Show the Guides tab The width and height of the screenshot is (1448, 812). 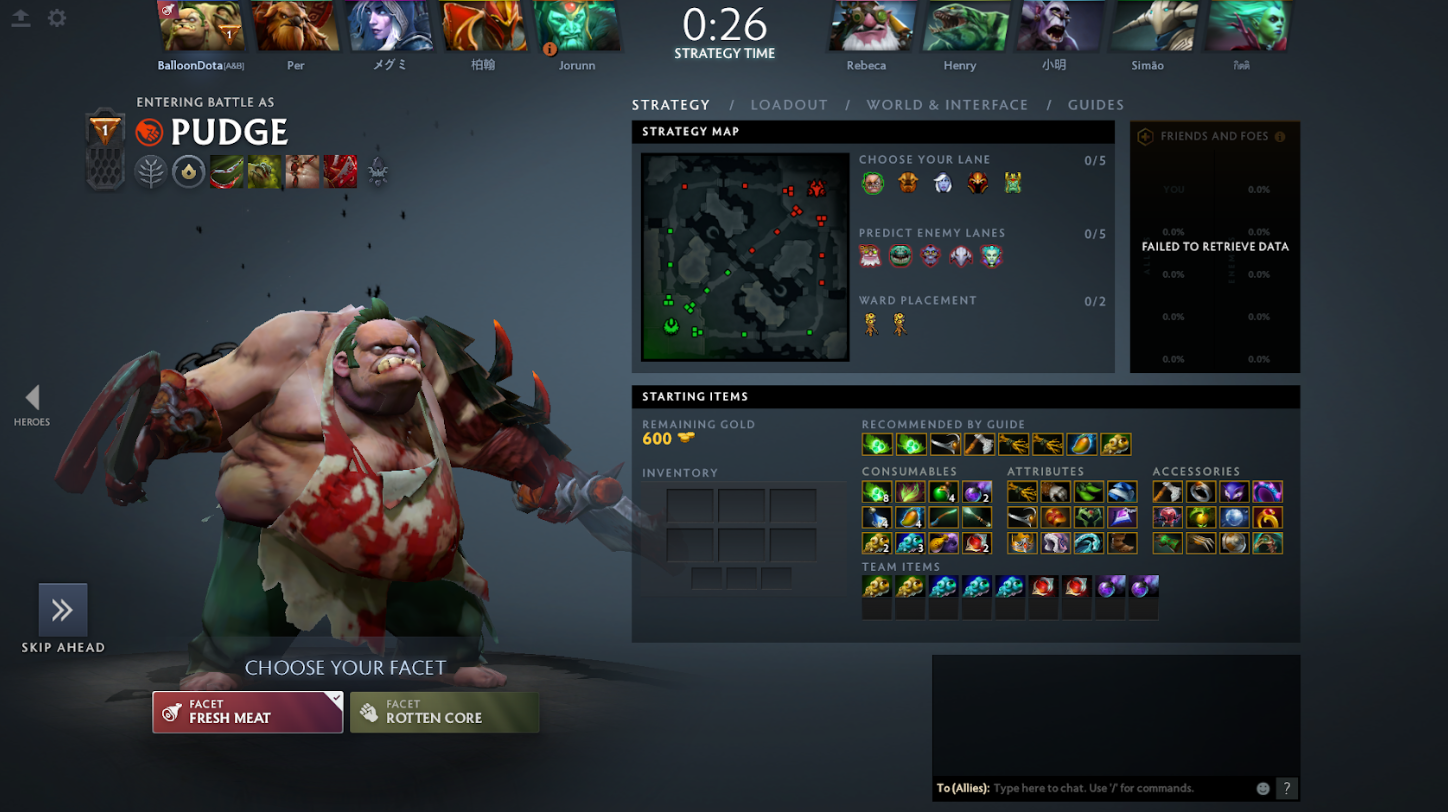[1095, 105]
